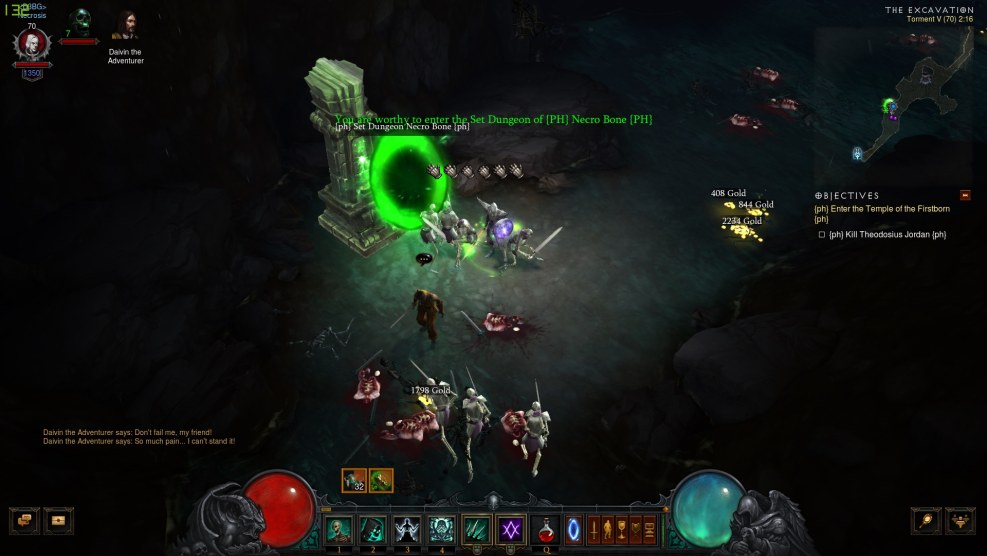Activate the skeleton skull skill in slot 1
987x556 pixels.
[339, 530]
